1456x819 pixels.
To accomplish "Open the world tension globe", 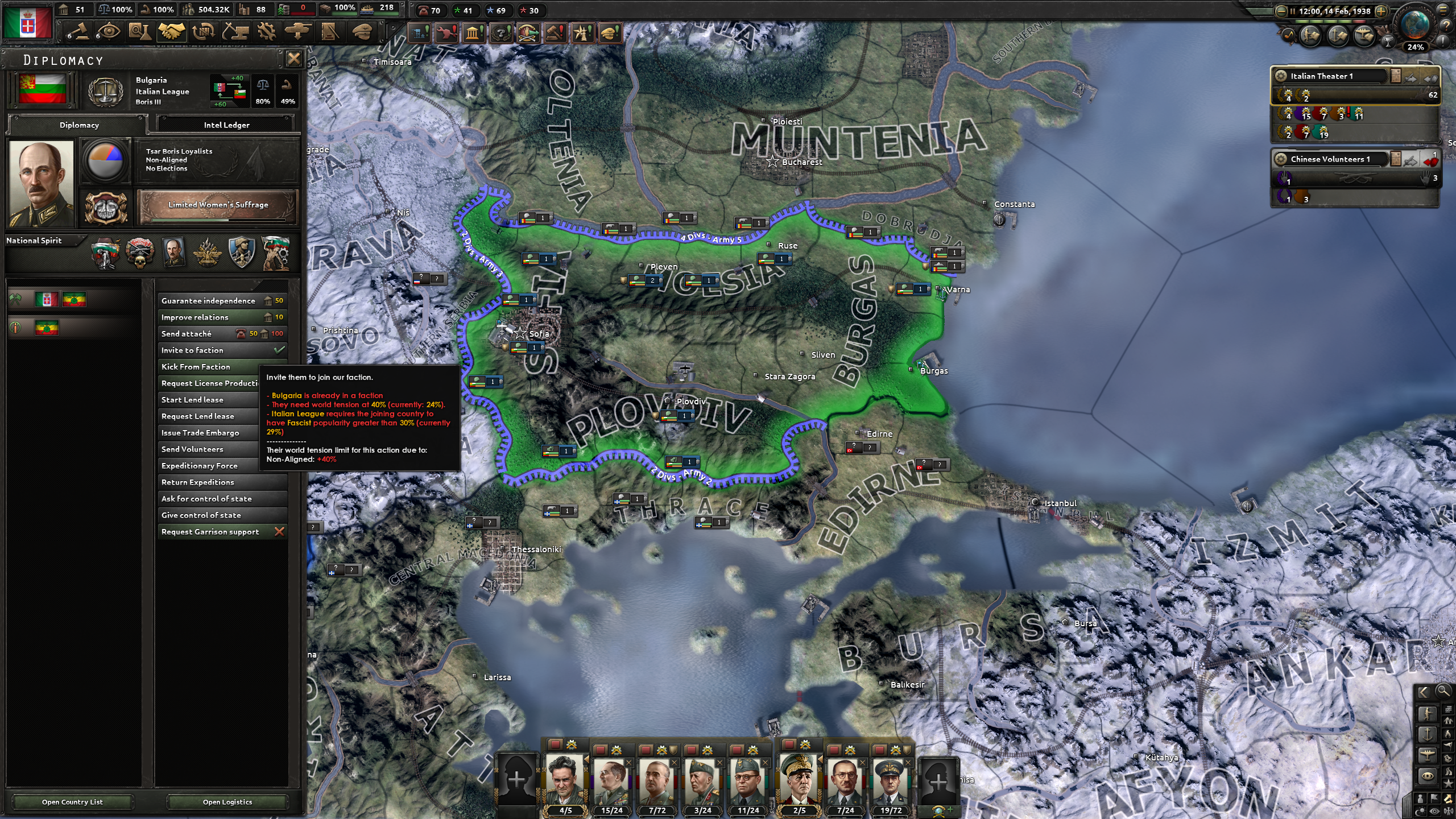I will [x=1416, y=26].
